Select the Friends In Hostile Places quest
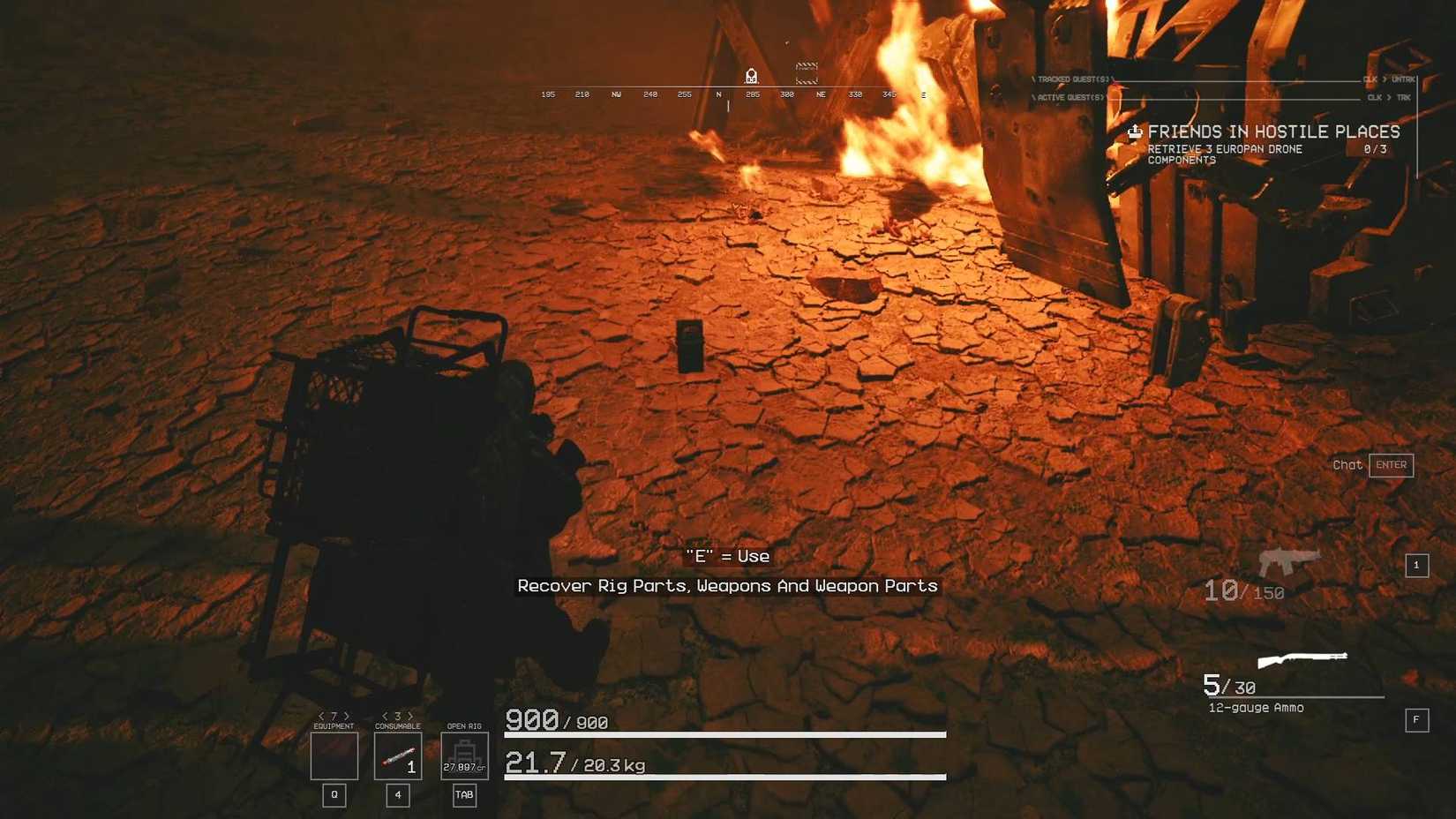The width and height of the screenshot is (1456, 819). pyautogui.click(x=1272, y=131)
